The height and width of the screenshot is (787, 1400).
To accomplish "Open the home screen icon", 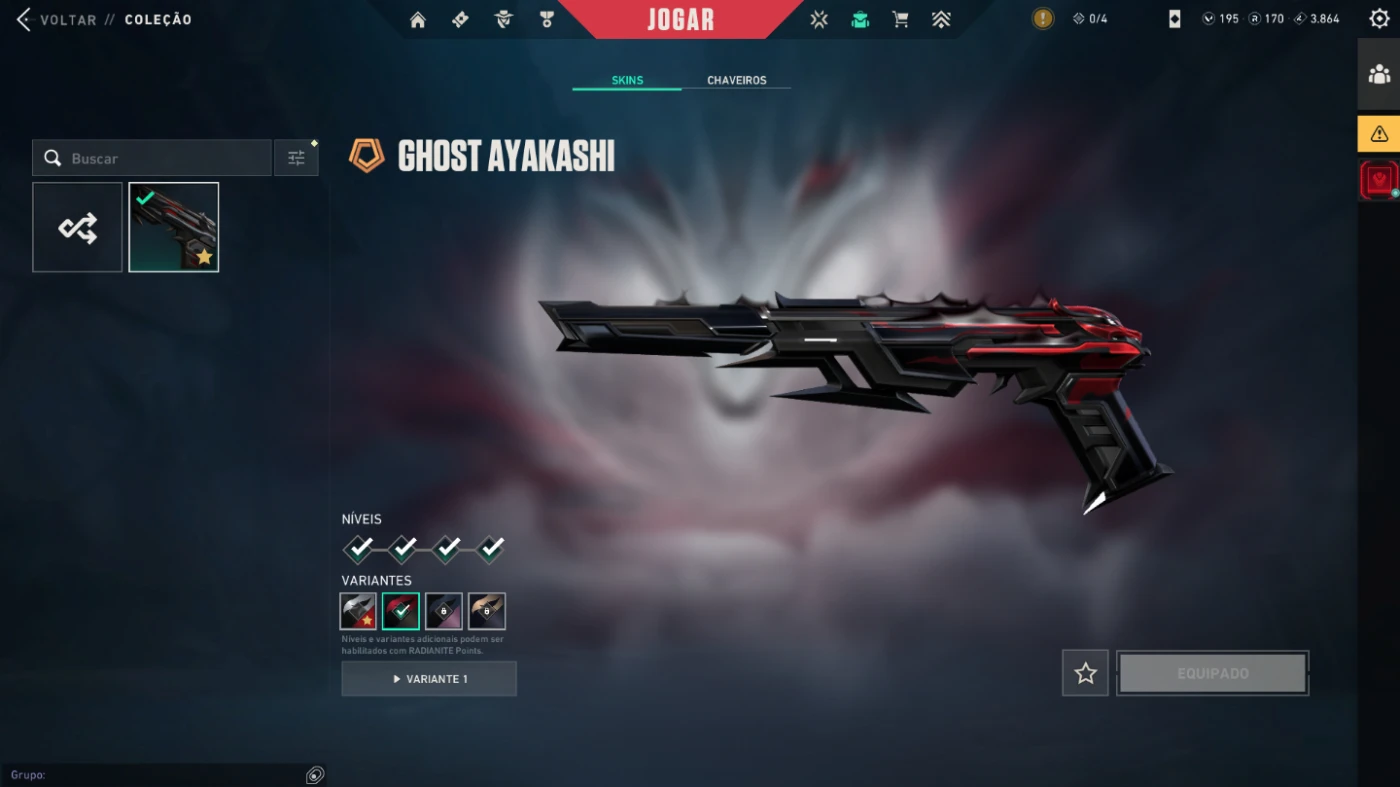I will 418,20.
